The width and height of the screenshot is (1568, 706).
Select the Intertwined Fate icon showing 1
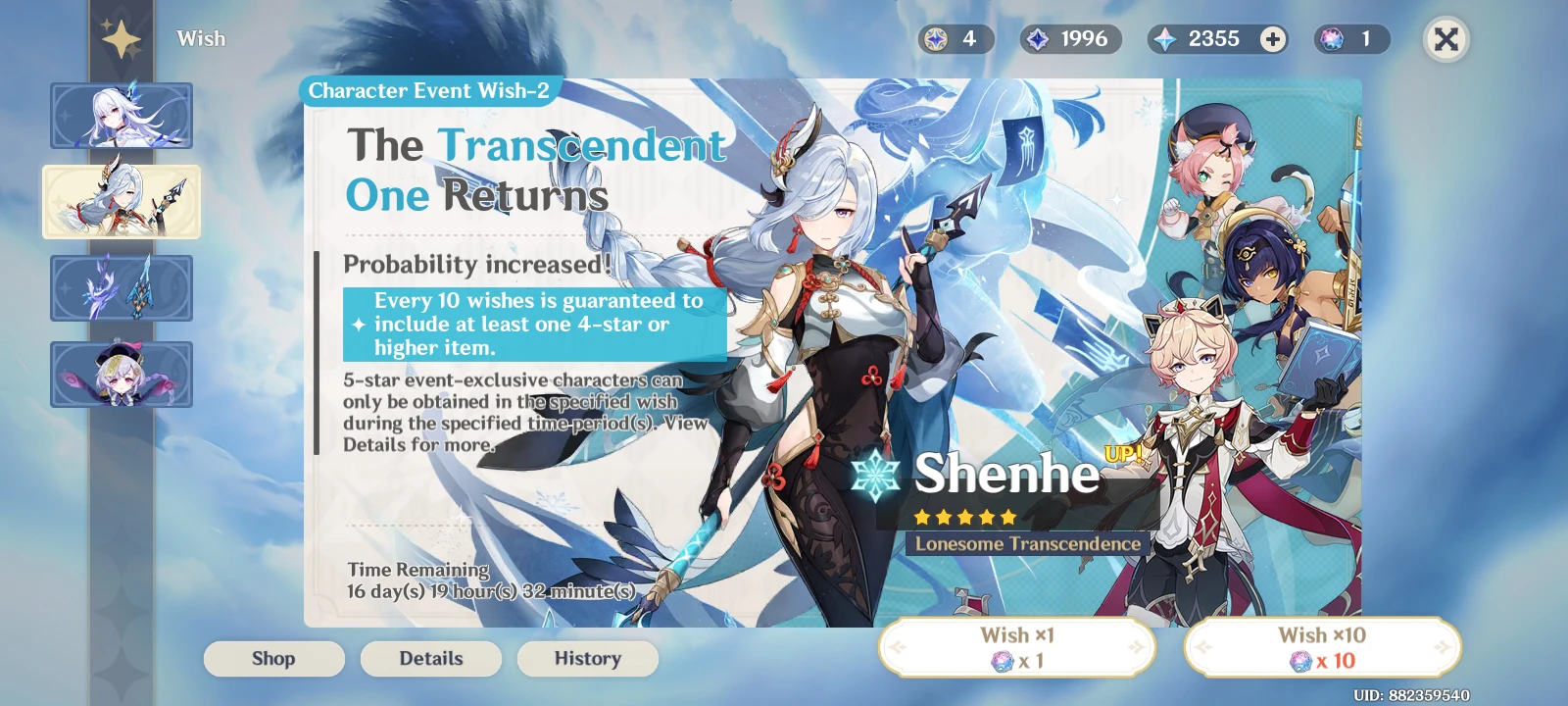click(1331, 39)
